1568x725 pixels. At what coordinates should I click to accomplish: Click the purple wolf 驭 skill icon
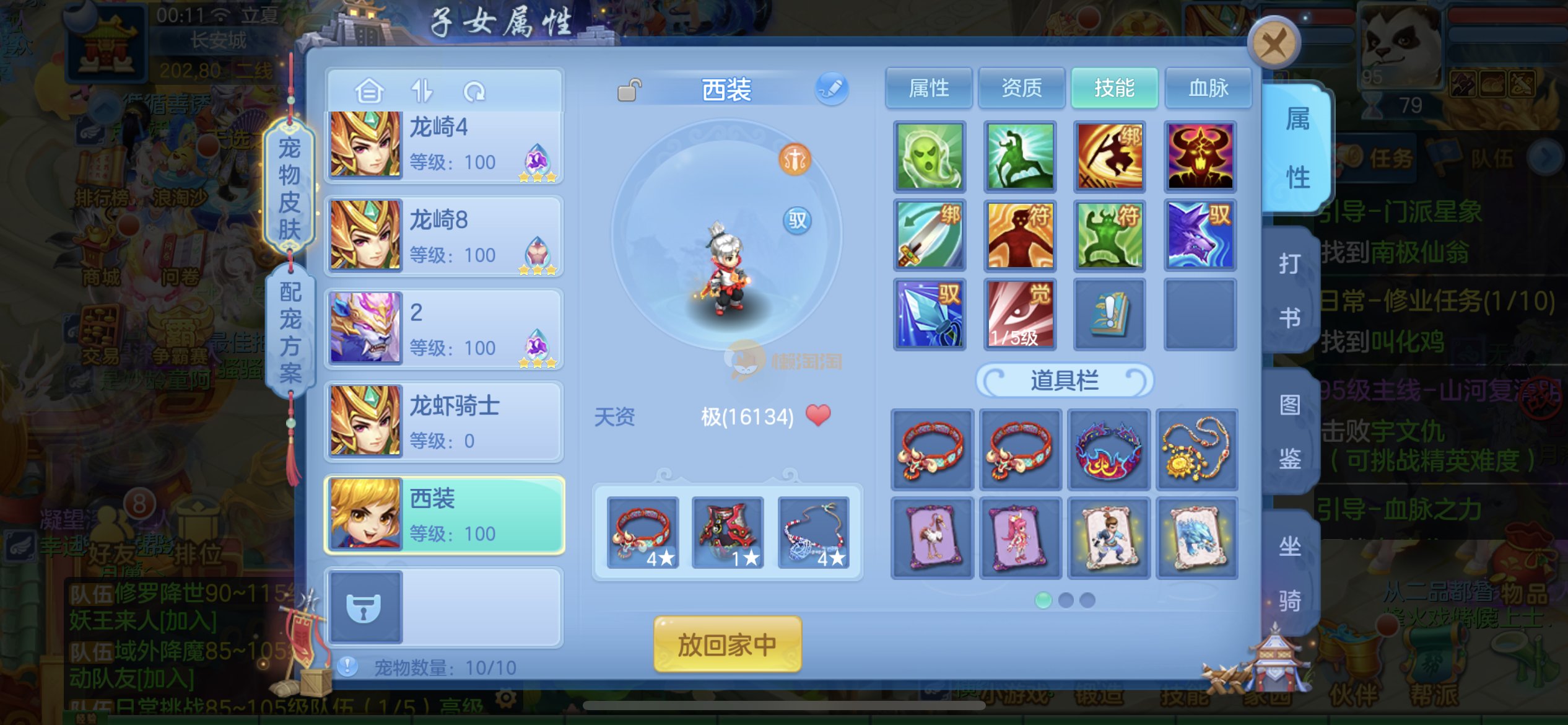(x=1200, y=235)
